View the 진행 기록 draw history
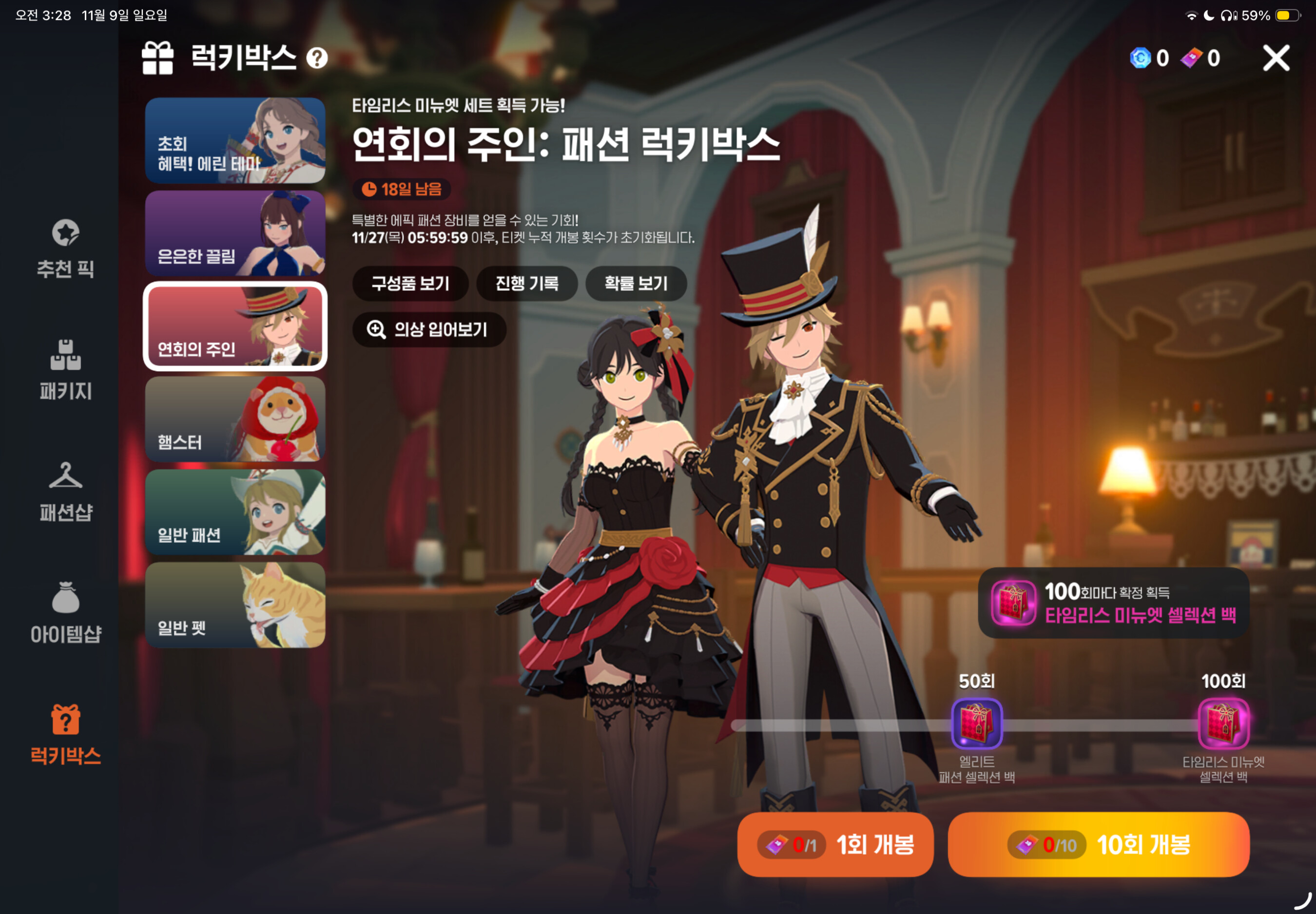Screen dimensions: 1316x914 [526, 284]
